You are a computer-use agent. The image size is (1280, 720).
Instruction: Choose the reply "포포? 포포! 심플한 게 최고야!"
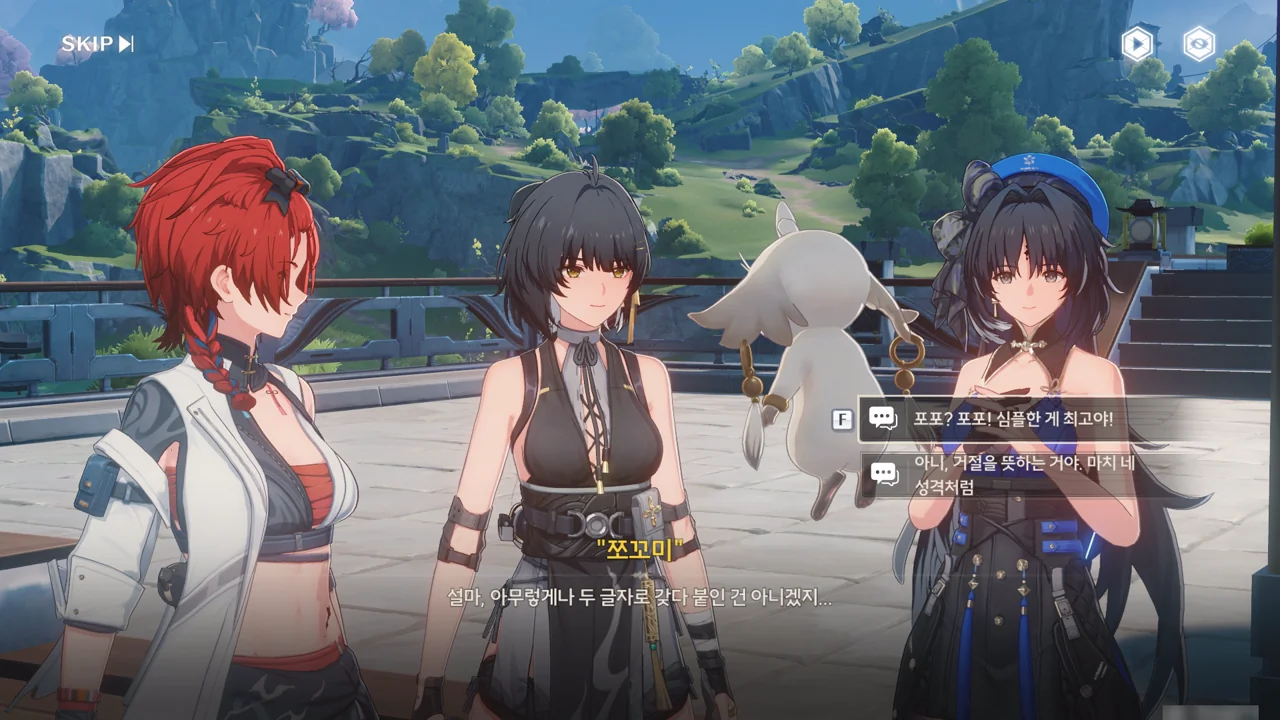click(1012, 419)
